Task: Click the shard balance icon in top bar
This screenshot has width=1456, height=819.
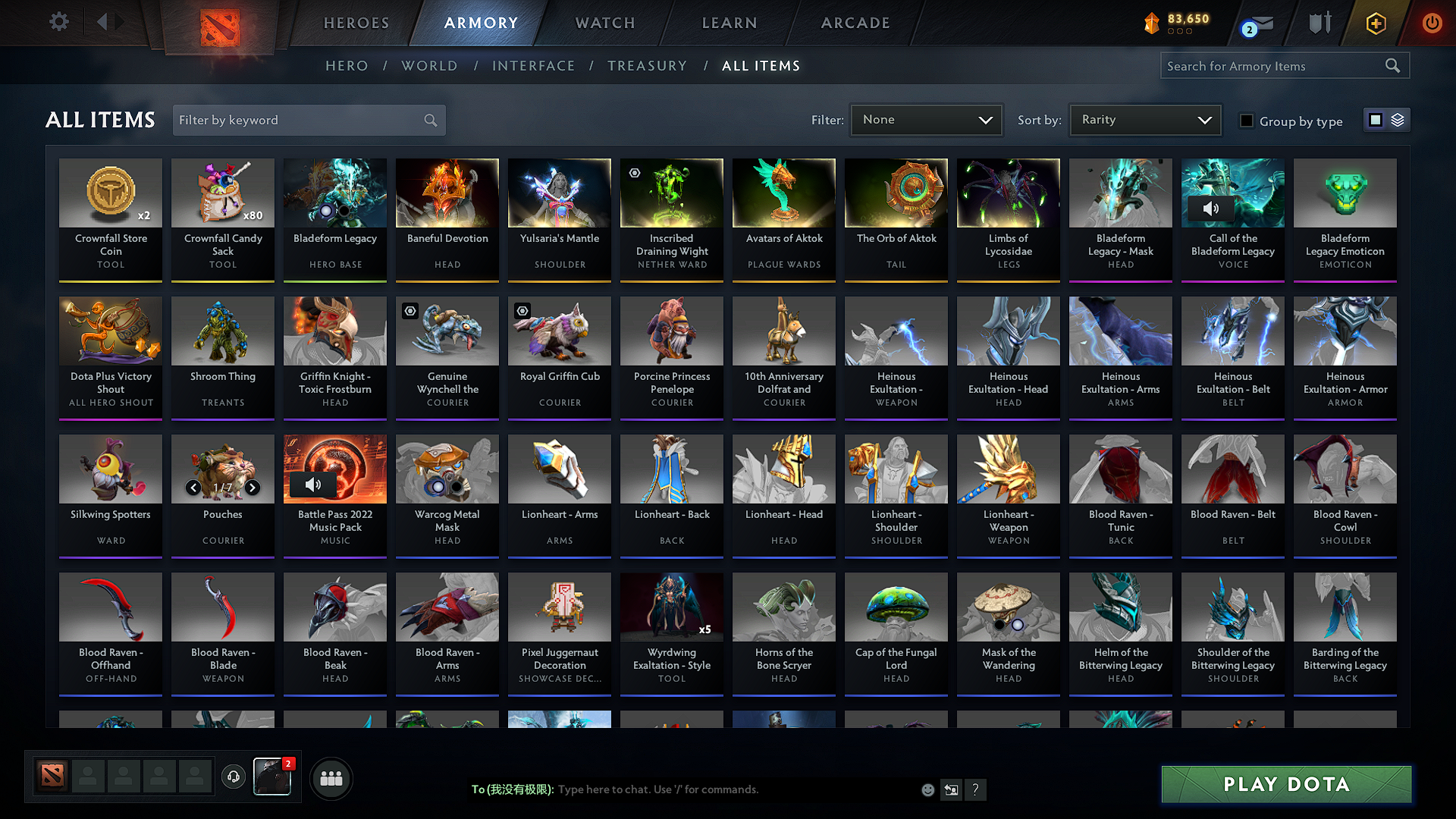Action: (x=1152, y=23)
